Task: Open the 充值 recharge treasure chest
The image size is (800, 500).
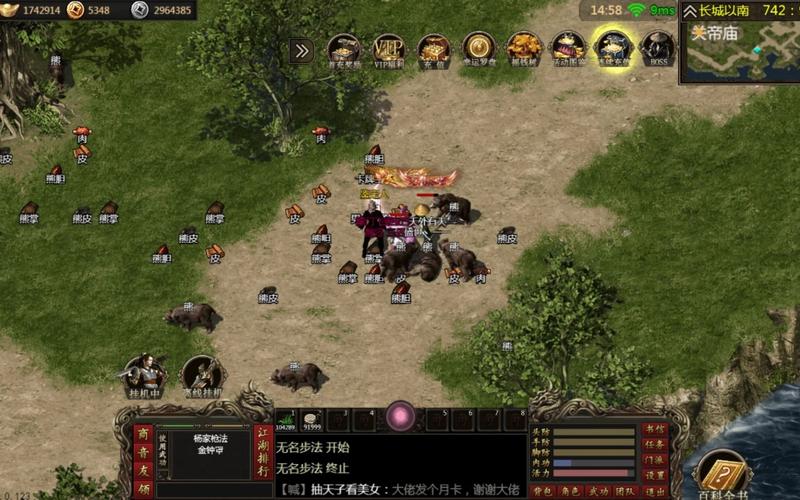Action: click(434, 48)
